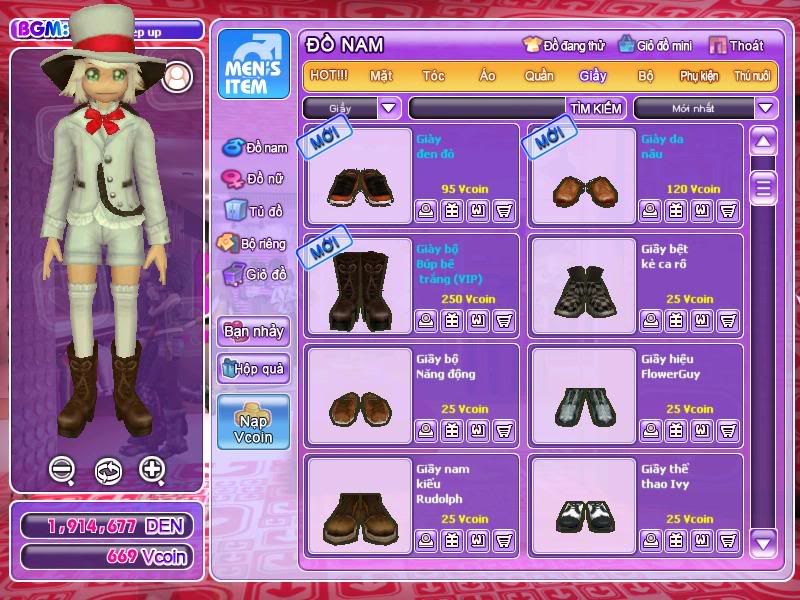Open the Phụ kiện tab
Screen dimensions: 800x600
[700, 76]
